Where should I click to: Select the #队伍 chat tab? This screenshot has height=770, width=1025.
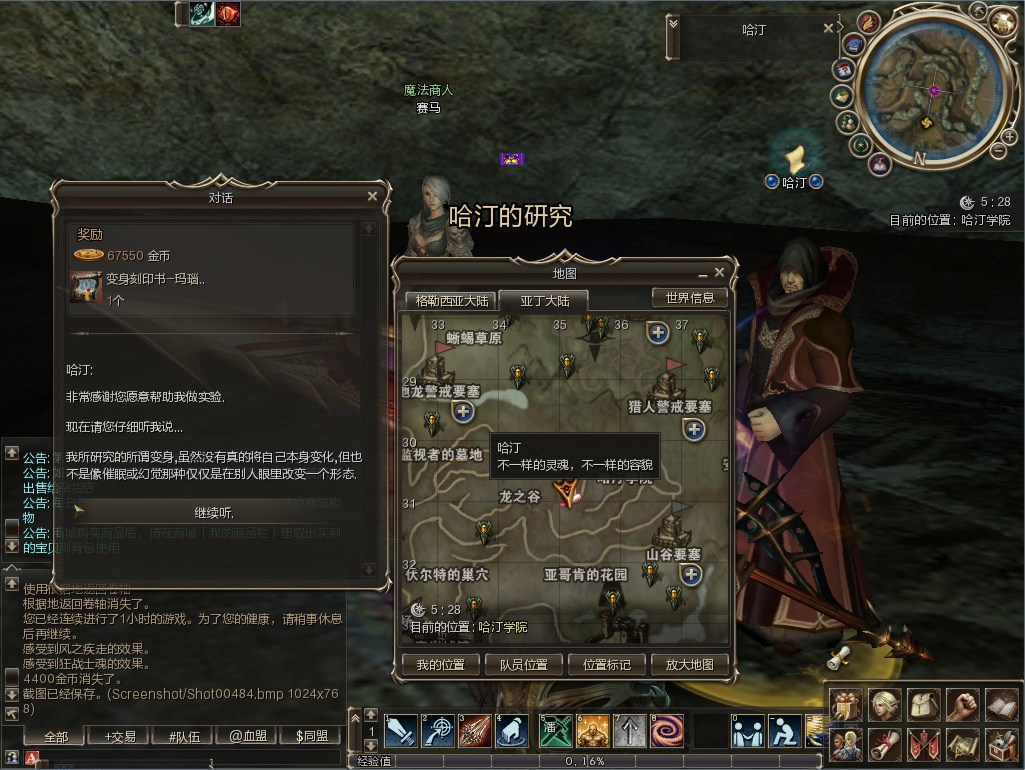tap(184, 737)
